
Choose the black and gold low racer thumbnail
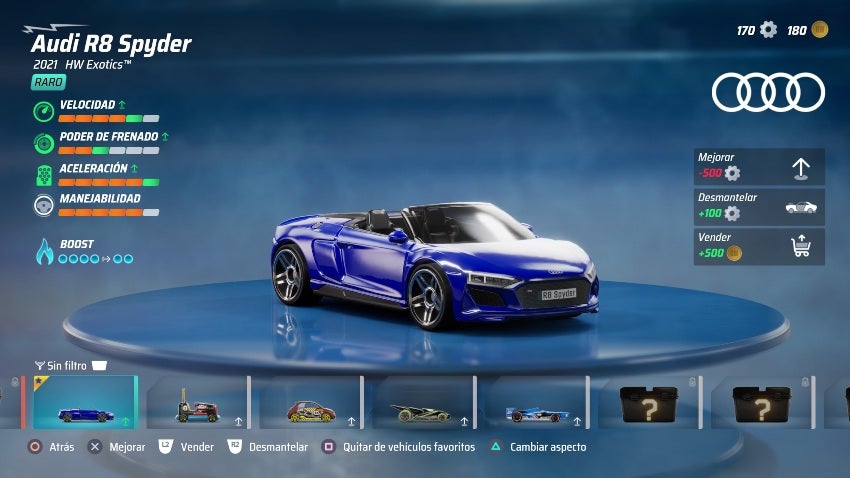tap(424, 403)
